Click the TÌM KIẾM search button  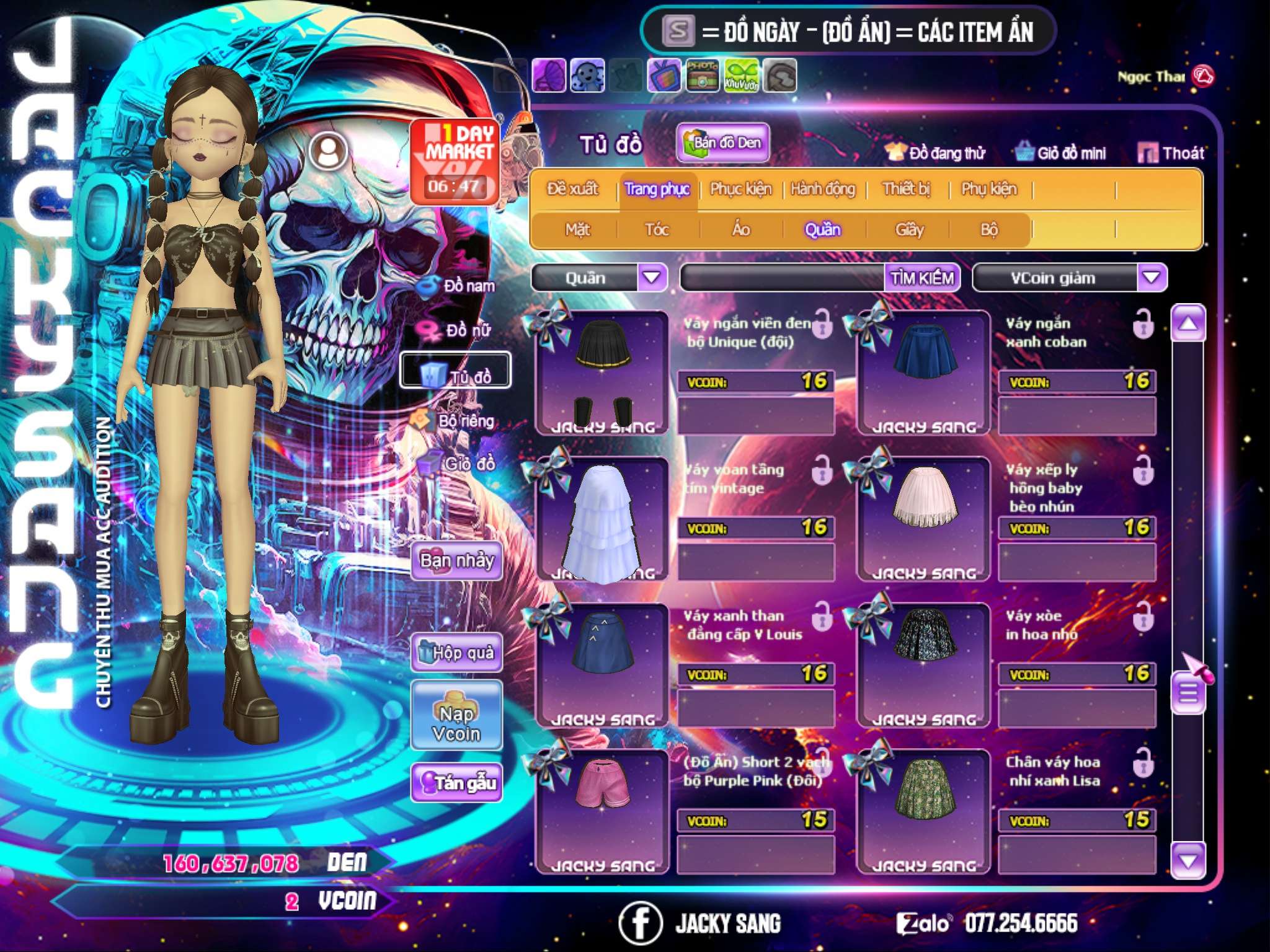(x=922, y=278)
